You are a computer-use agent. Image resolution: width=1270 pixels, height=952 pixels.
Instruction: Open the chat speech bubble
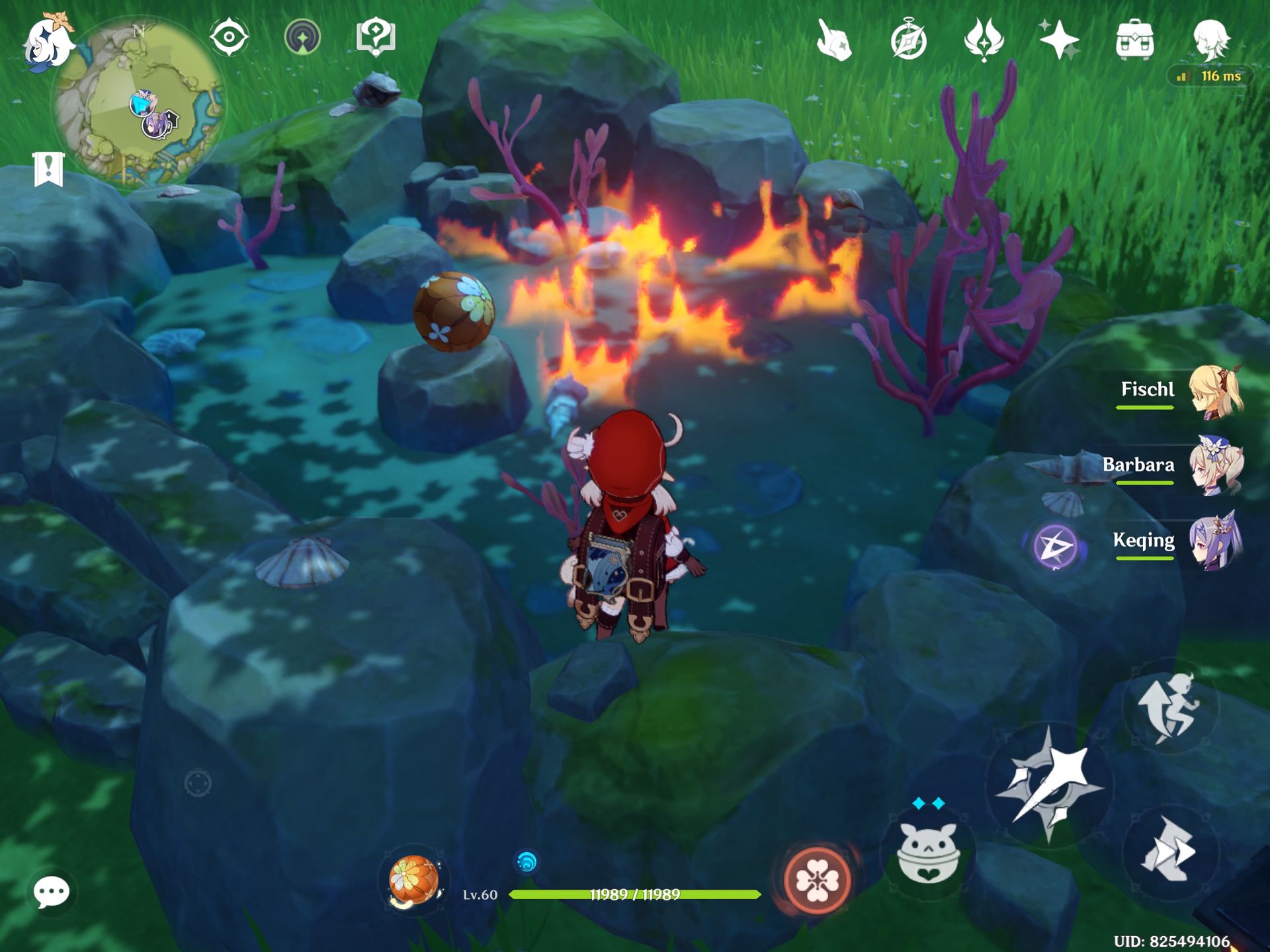click(x=52, y=893)
